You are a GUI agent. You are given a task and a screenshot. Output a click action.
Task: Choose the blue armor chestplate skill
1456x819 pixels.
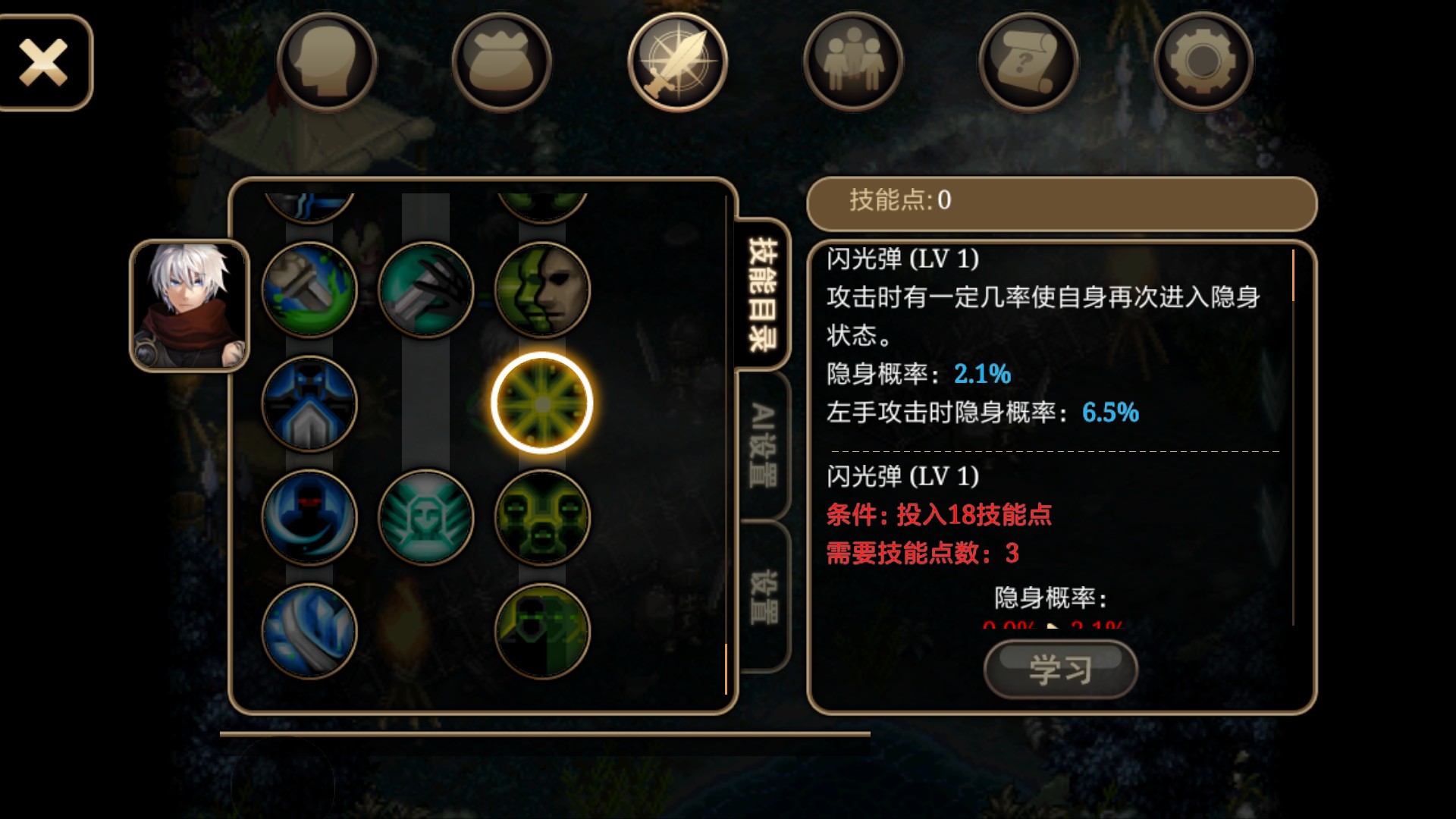309,403
